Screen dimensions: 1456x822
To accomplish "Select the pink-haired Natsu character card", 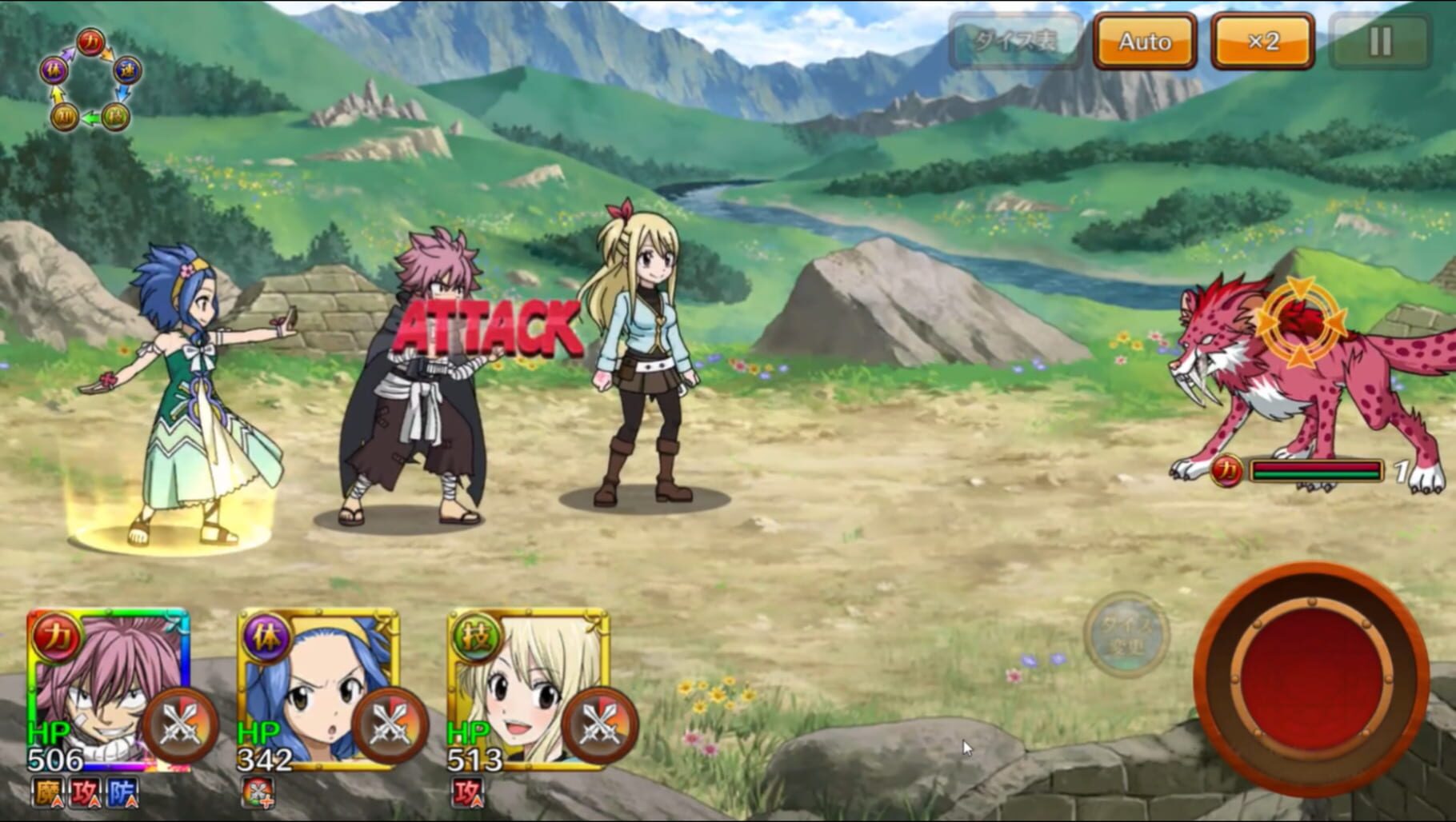I will [96, 680].
